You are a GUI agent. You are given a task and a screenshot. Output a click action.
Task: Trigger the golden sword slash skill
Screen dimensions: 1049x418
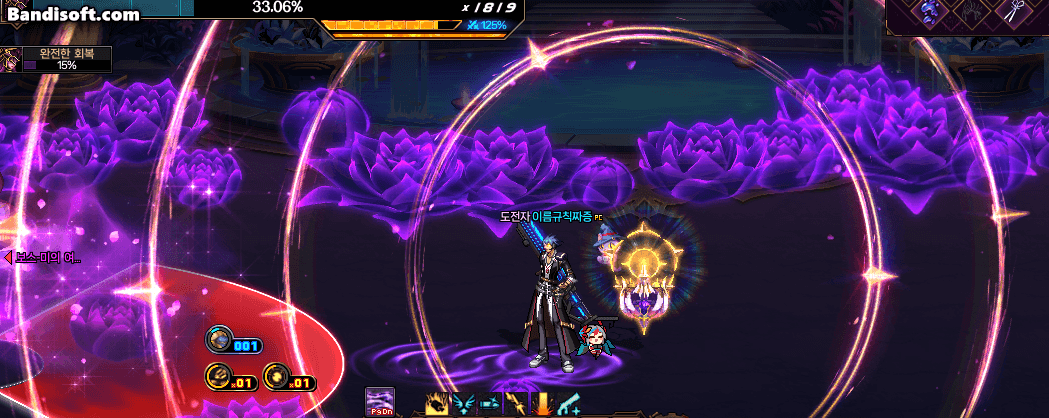[x=516, y=404]
